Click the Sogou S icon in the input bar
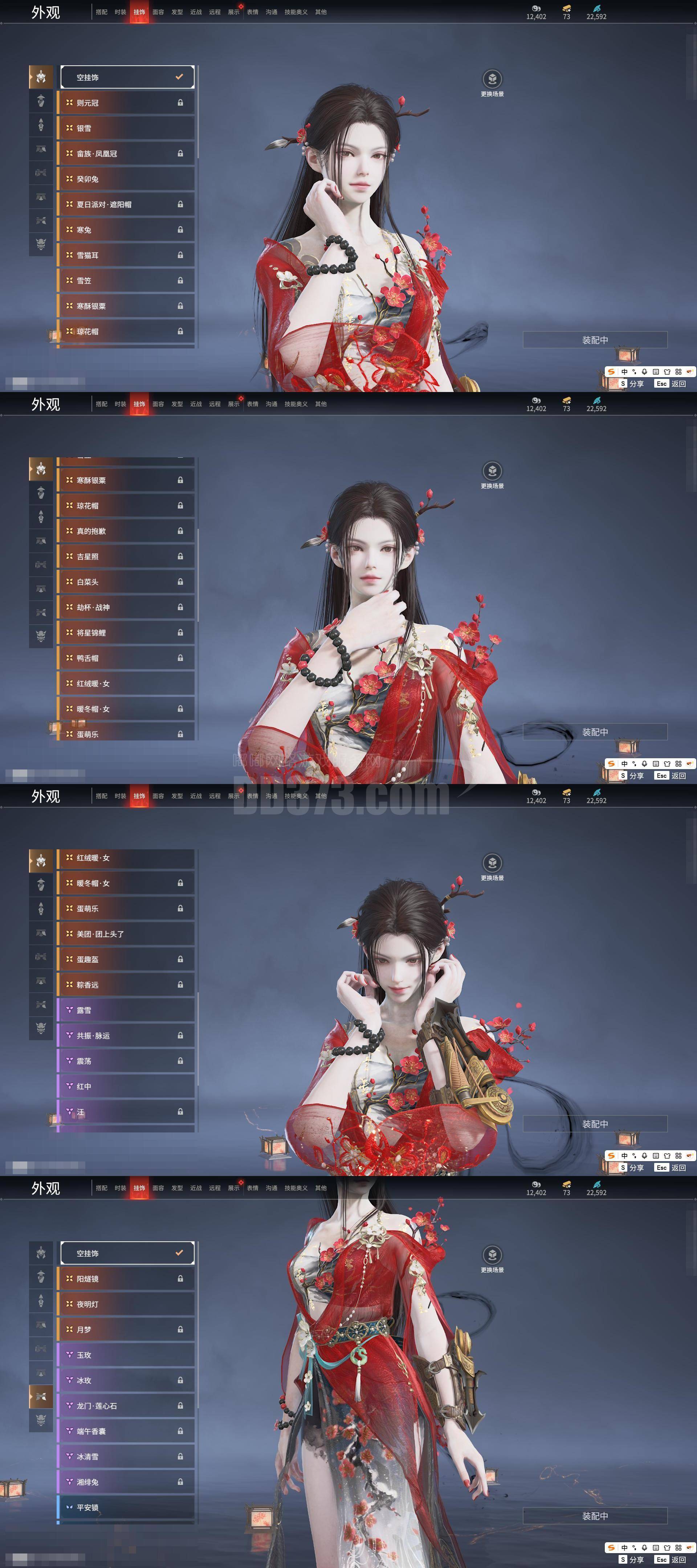Image resolution: width=697 pixels, height=1568 pixels. coord(612,372)
